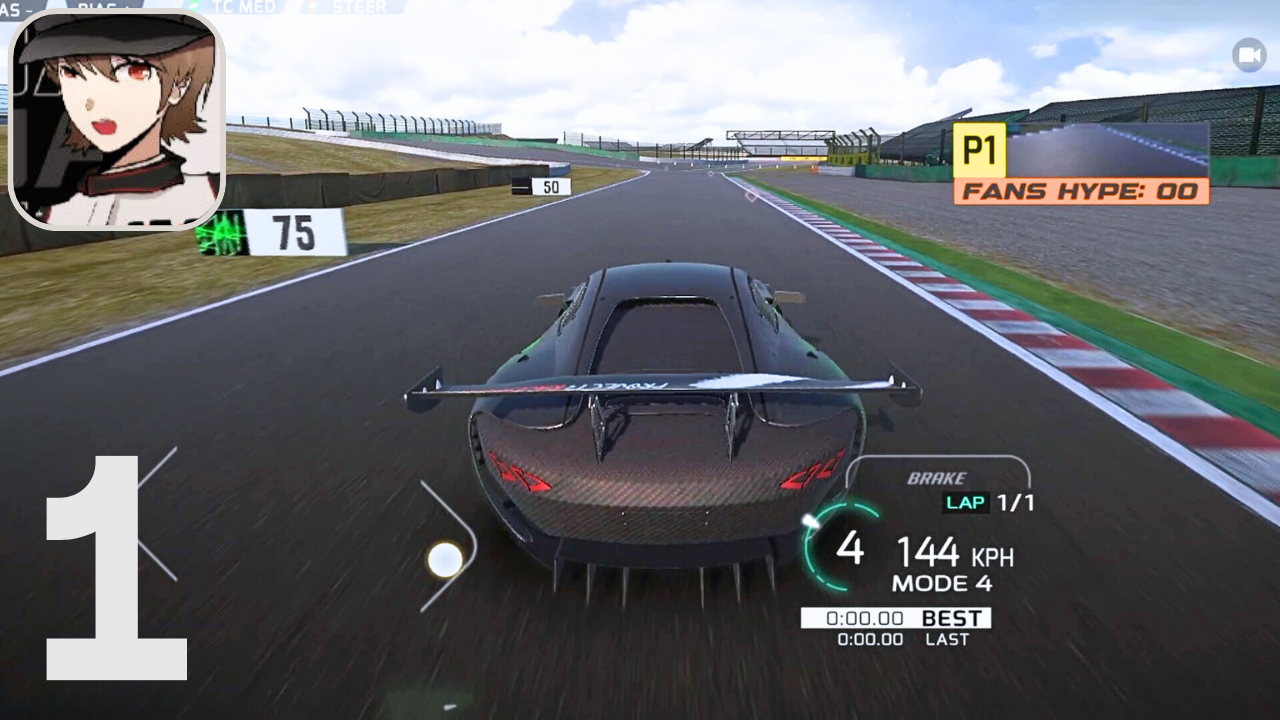Enable screen recording with the camera toggle
Viewport: 1280px width, 720px height.
pyautogui.click(x=1249, y=54)
